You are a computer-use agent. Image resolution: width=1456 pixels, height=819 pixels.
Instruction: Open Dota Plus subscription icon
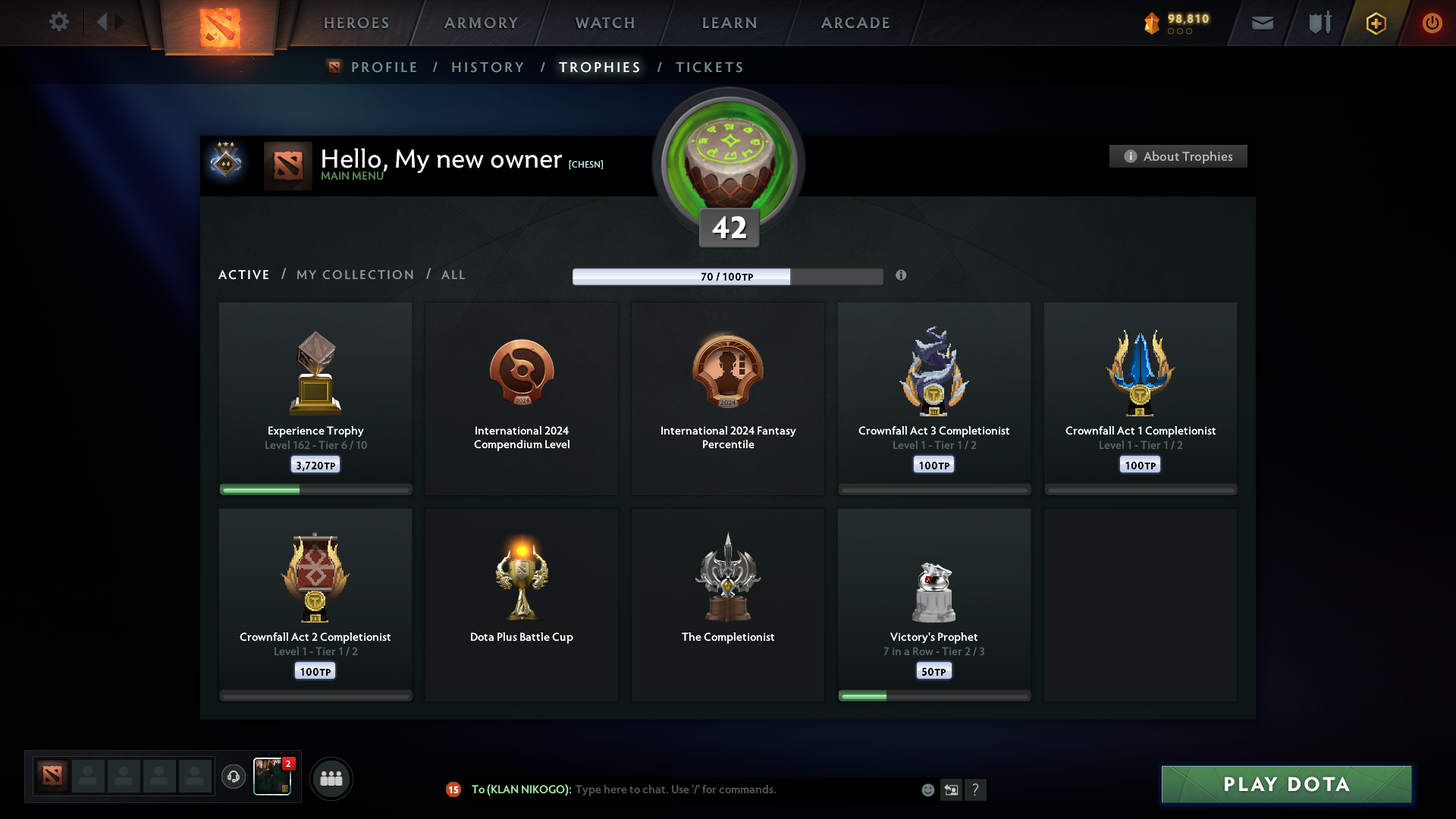click(x=1376, y=23)
